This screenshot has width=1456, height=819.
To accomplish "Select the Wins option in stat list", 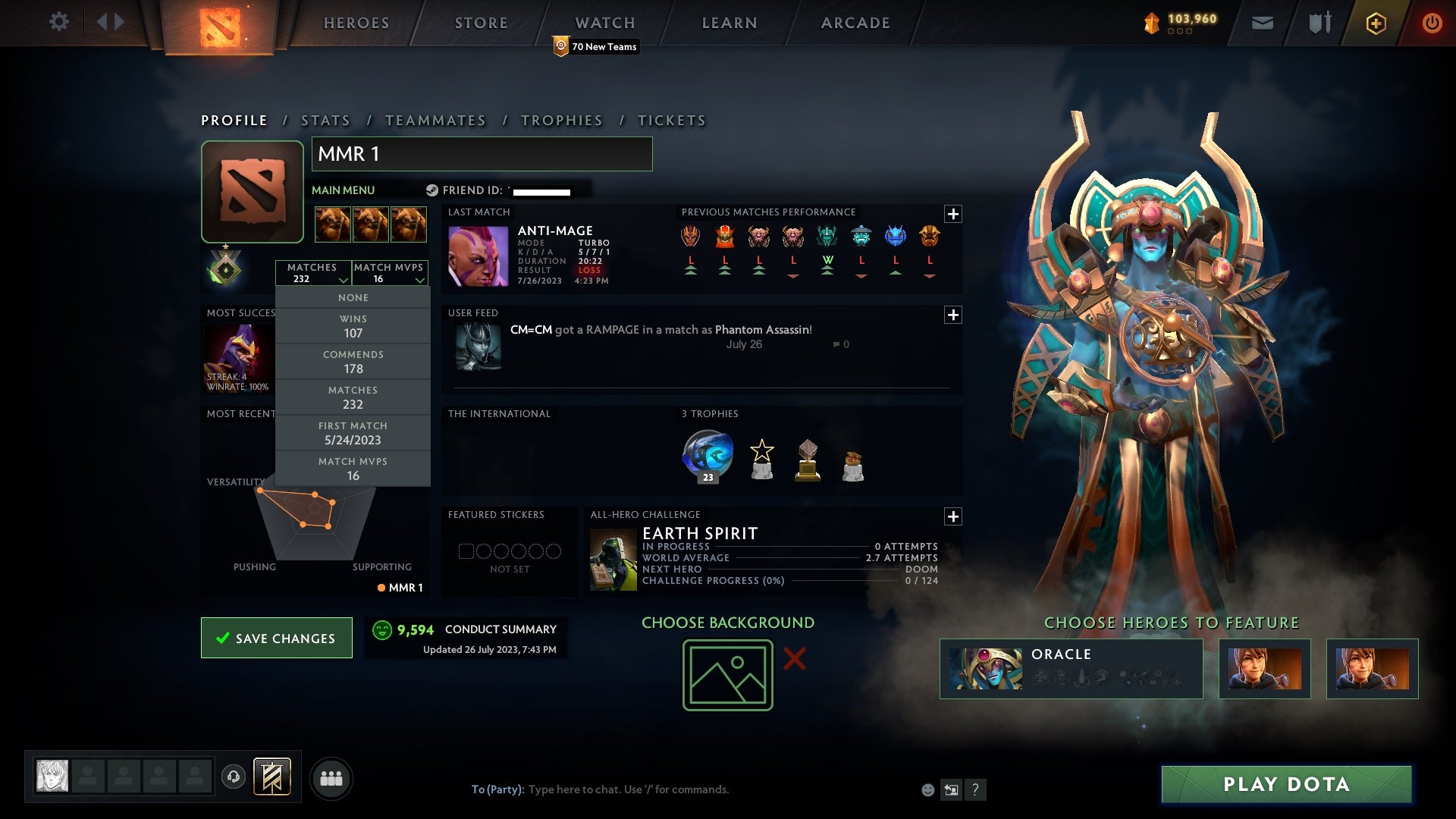I will 353,325.
